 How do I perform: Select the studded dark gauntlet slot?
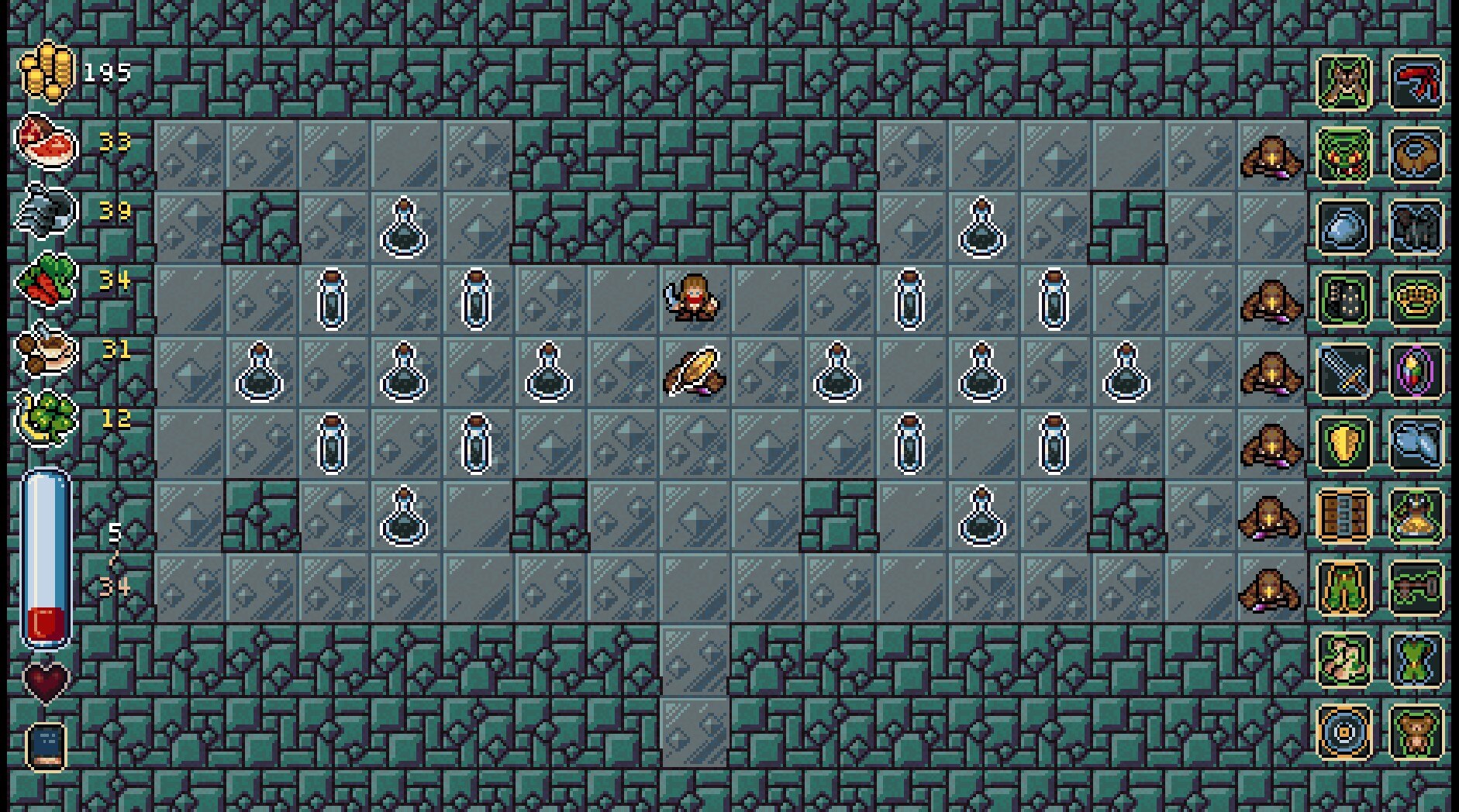pyautogui.click(x=1344, y=299)
